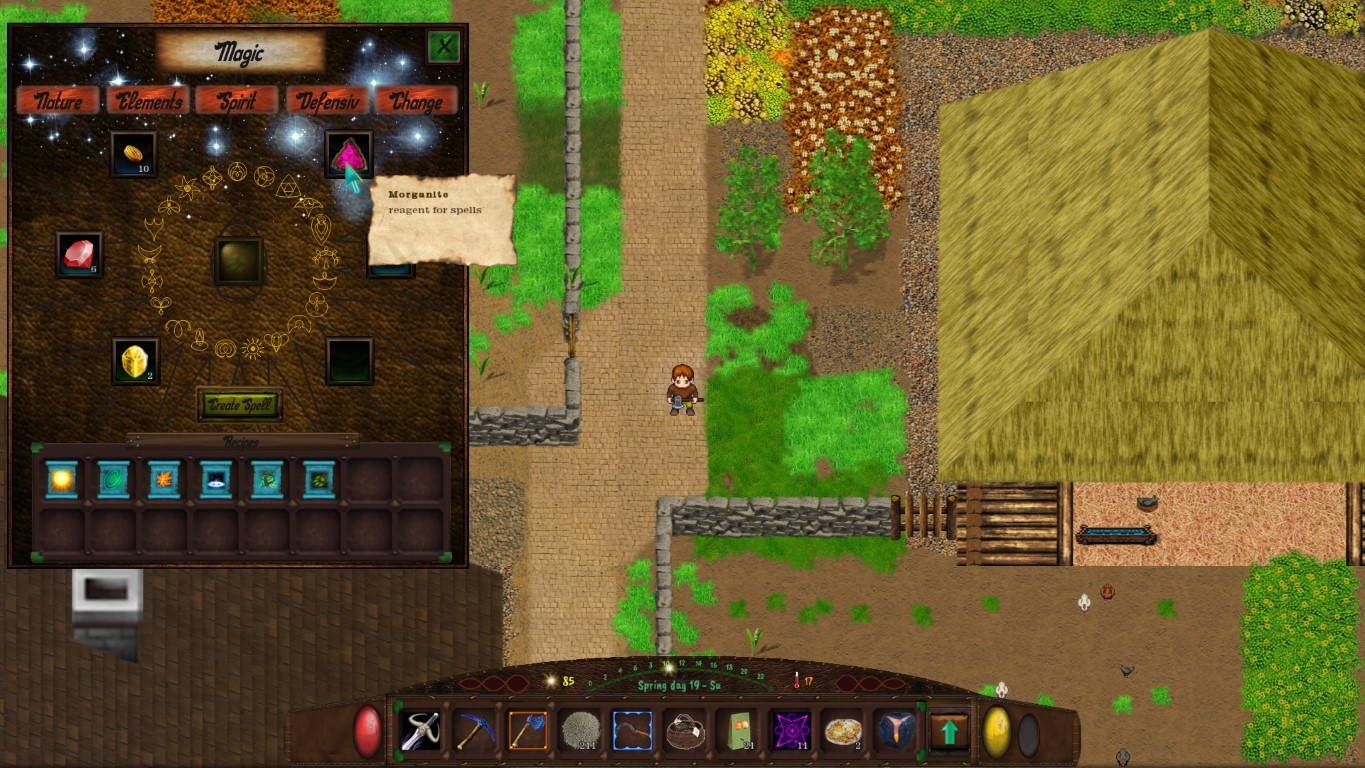The image size is (1365, 768).
Task: Choose the yellow gem reagent slot
Action: tap(135, 361)
